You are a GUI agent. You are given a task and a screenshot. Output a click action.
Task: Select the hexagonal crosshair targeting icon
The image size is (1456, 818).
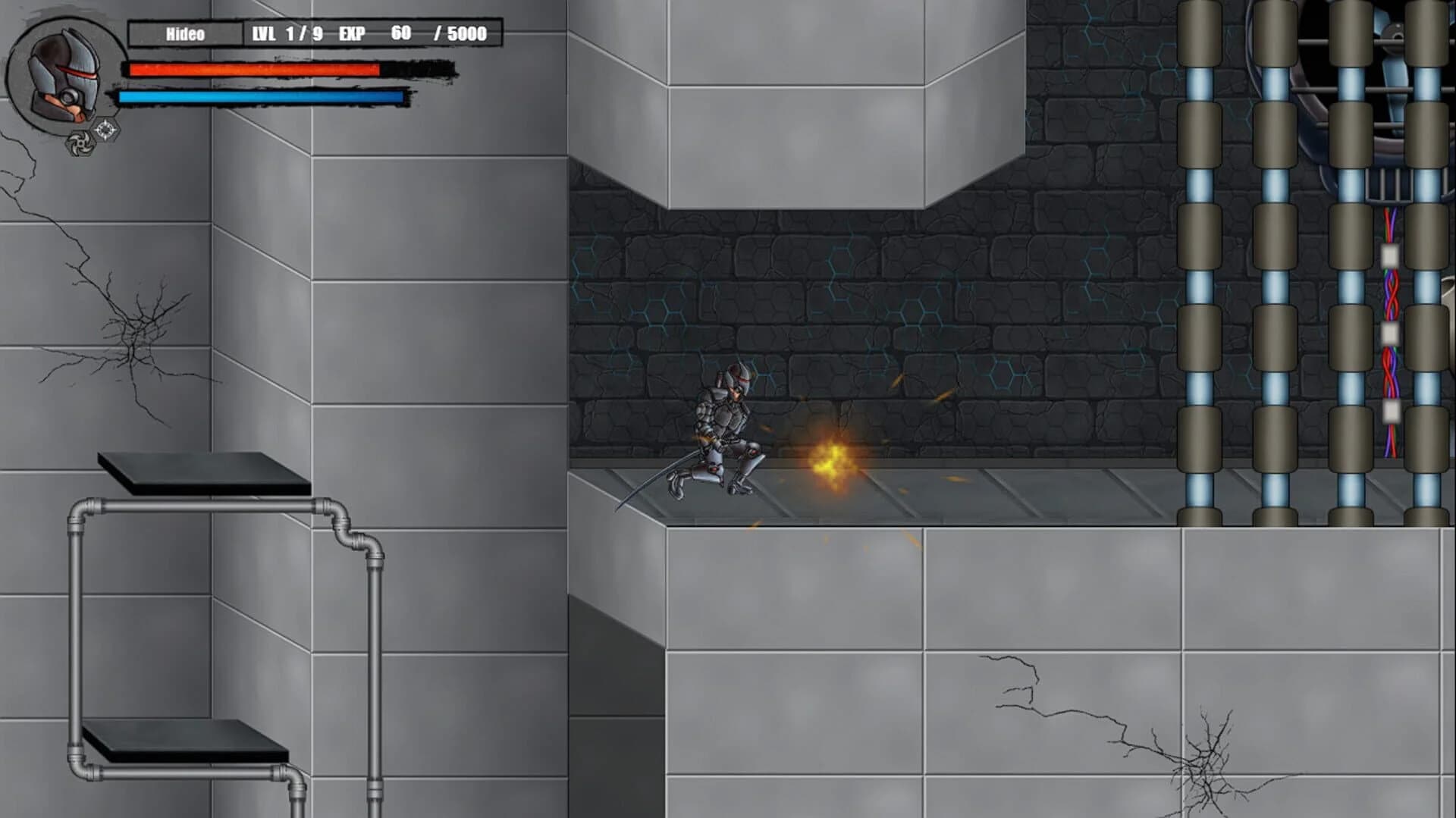coord(105,130)
